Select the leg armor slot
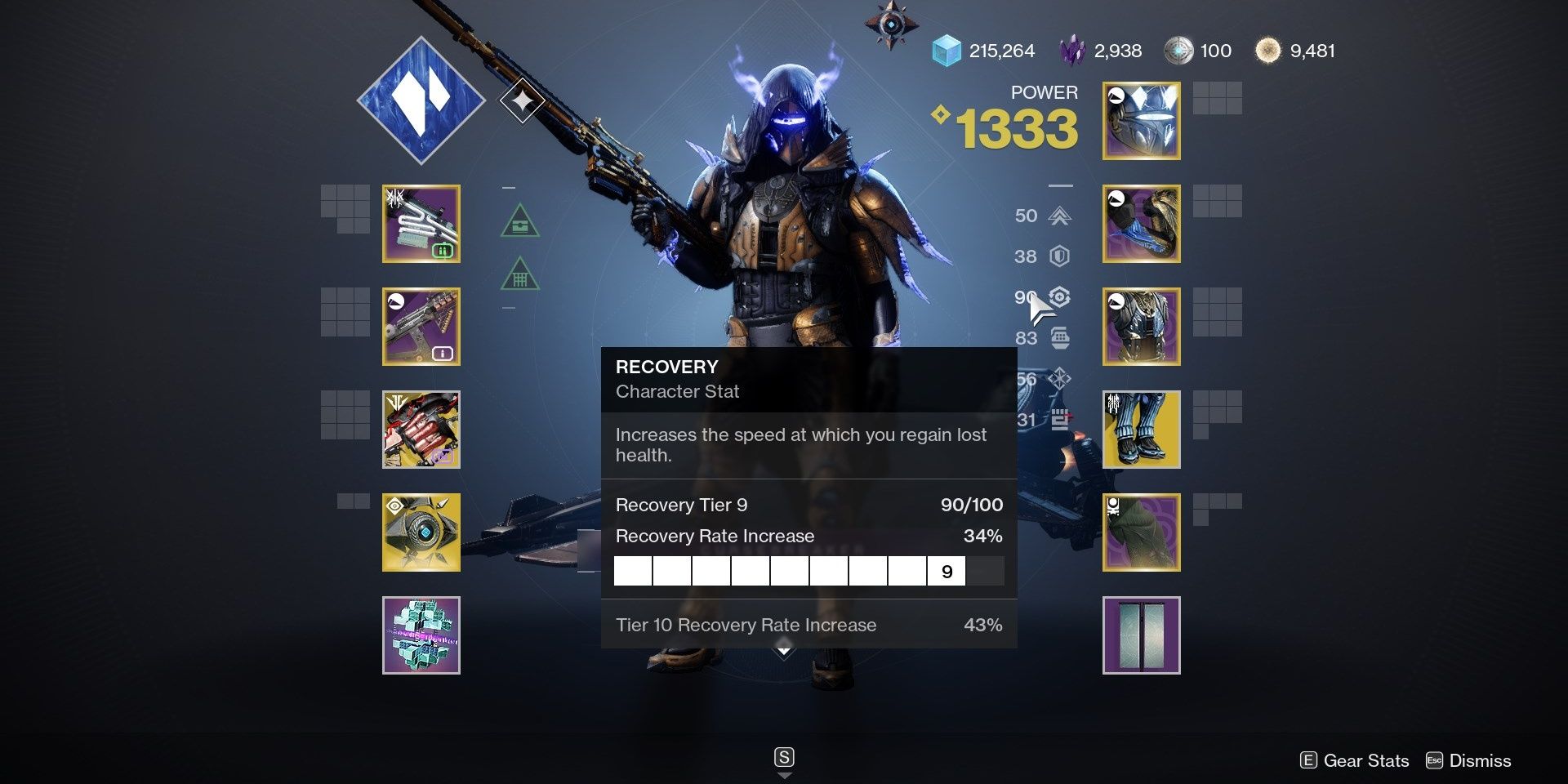 pos(1141,430)
